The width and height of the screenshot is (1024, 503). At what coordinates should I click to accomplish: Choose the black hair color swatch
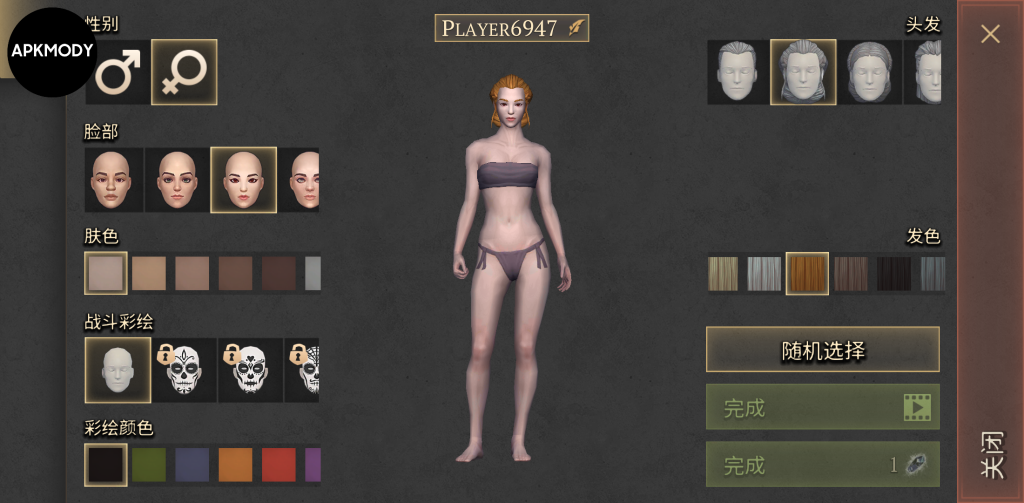(x=894, y=274)
